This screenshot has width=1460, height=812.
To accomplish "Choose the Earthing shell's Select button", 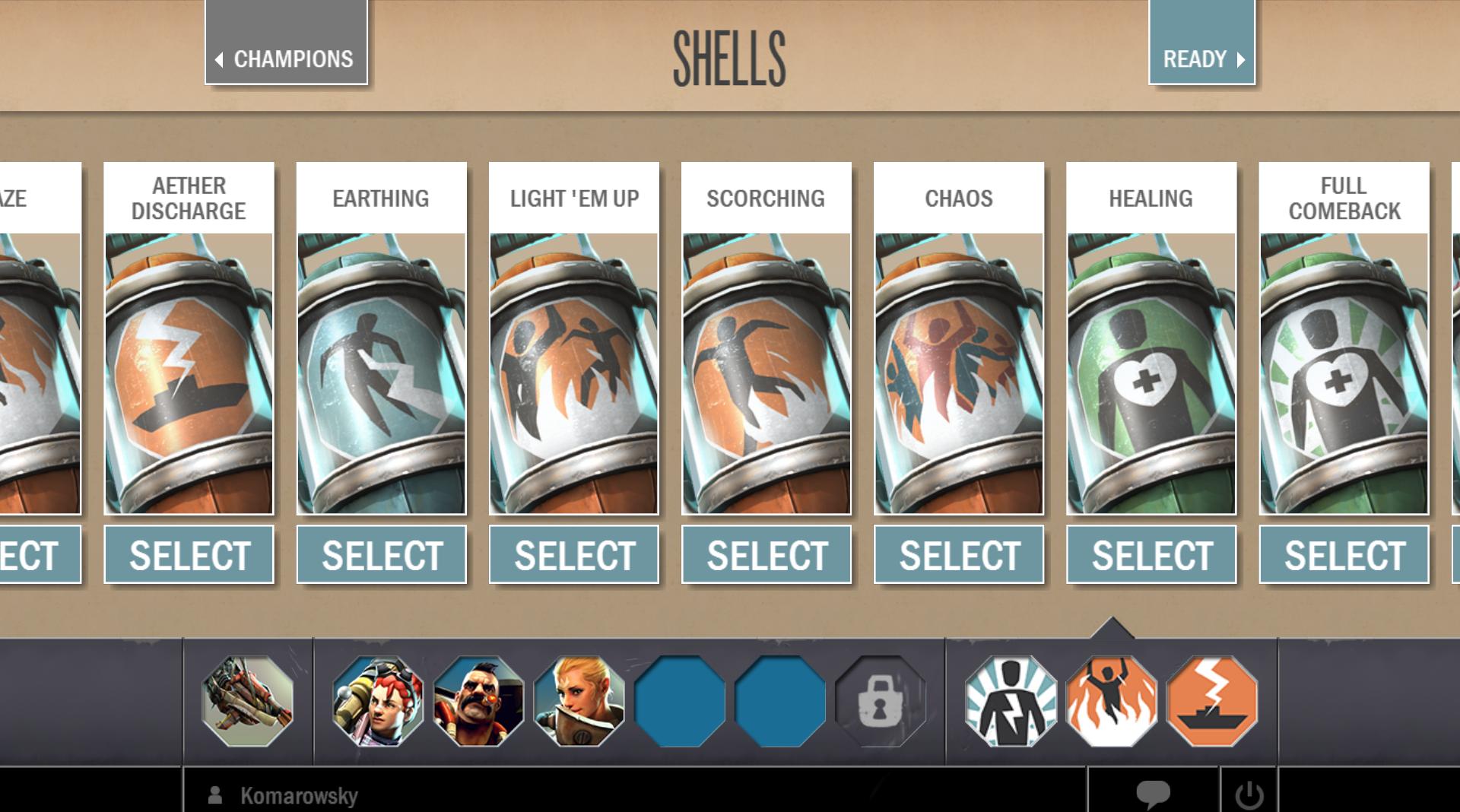I will pyautogui.click(x=381, y=555).
